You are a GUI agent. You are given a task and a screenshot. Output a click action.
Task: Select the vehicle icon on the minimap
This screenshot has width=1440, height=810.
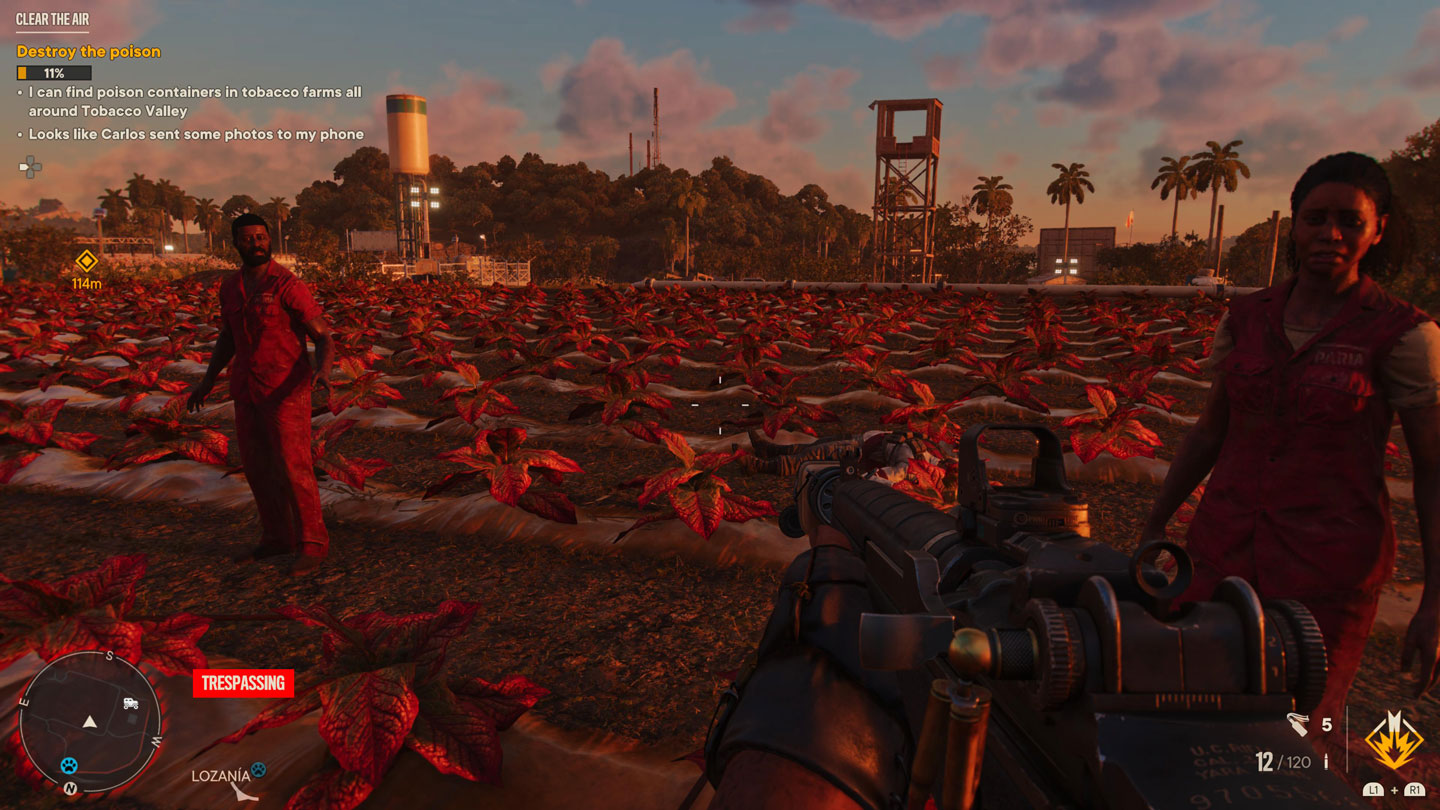pos(130,704)
